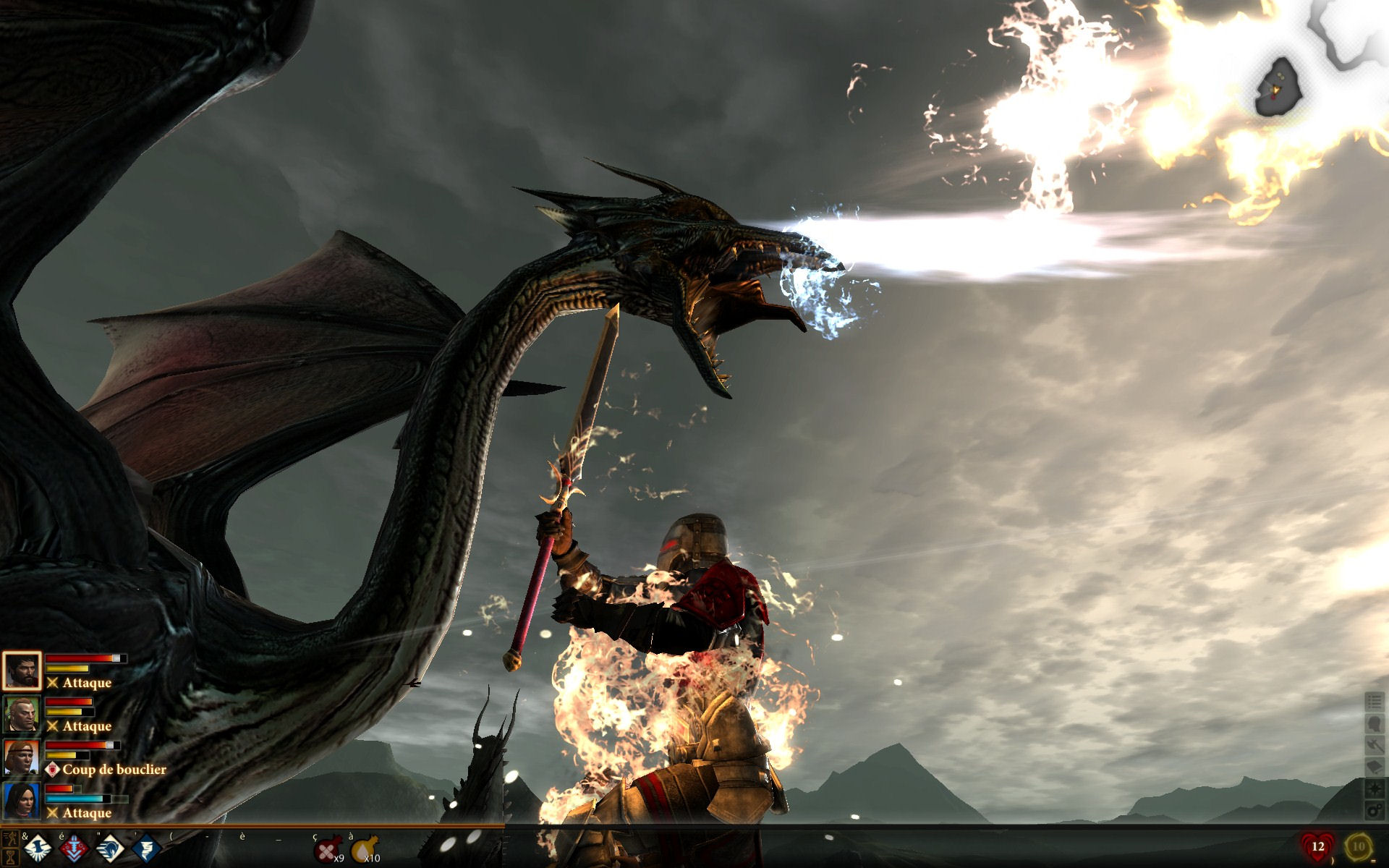Open the gear options menu icon
The height and width of the screenshot is (868, 1389).
click(x=1375, y=810)
